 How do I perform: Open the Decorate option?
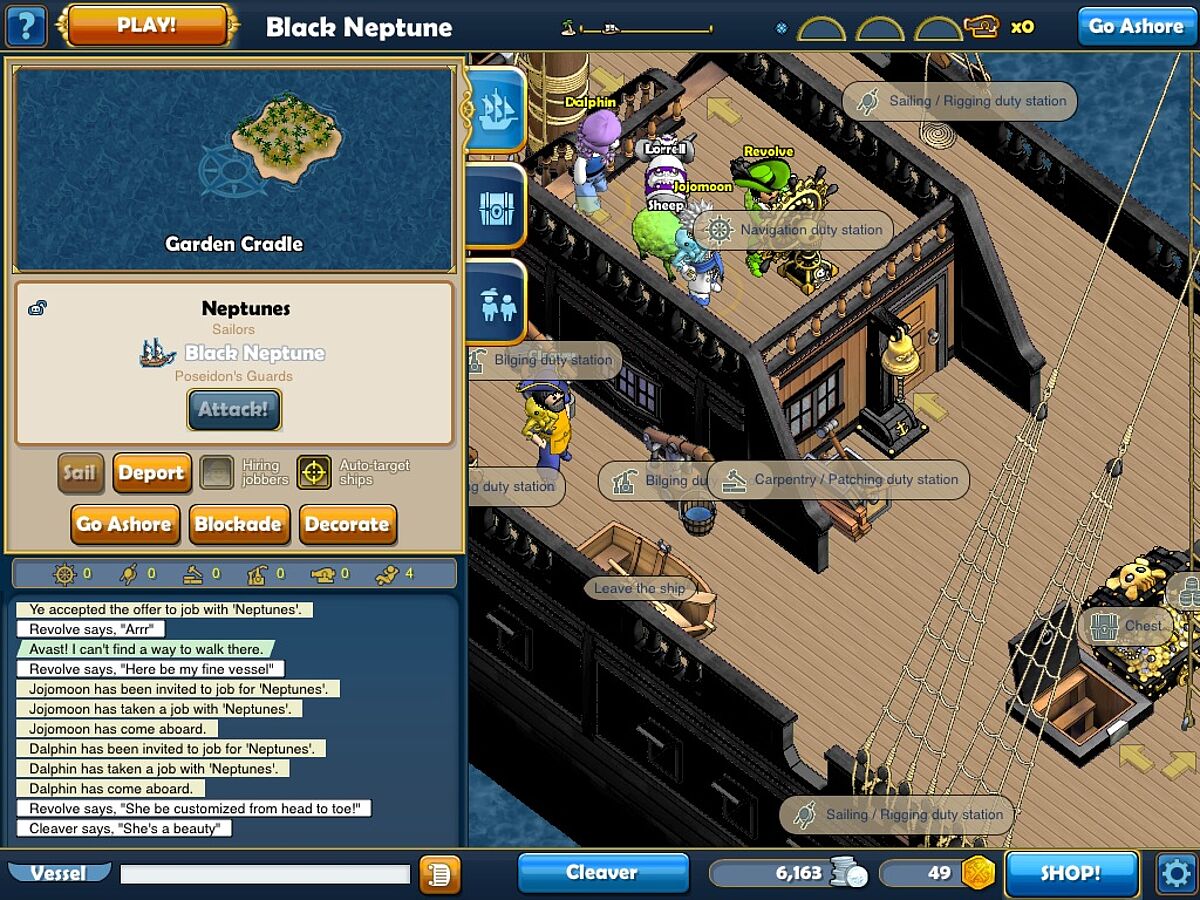coord(347,524)
